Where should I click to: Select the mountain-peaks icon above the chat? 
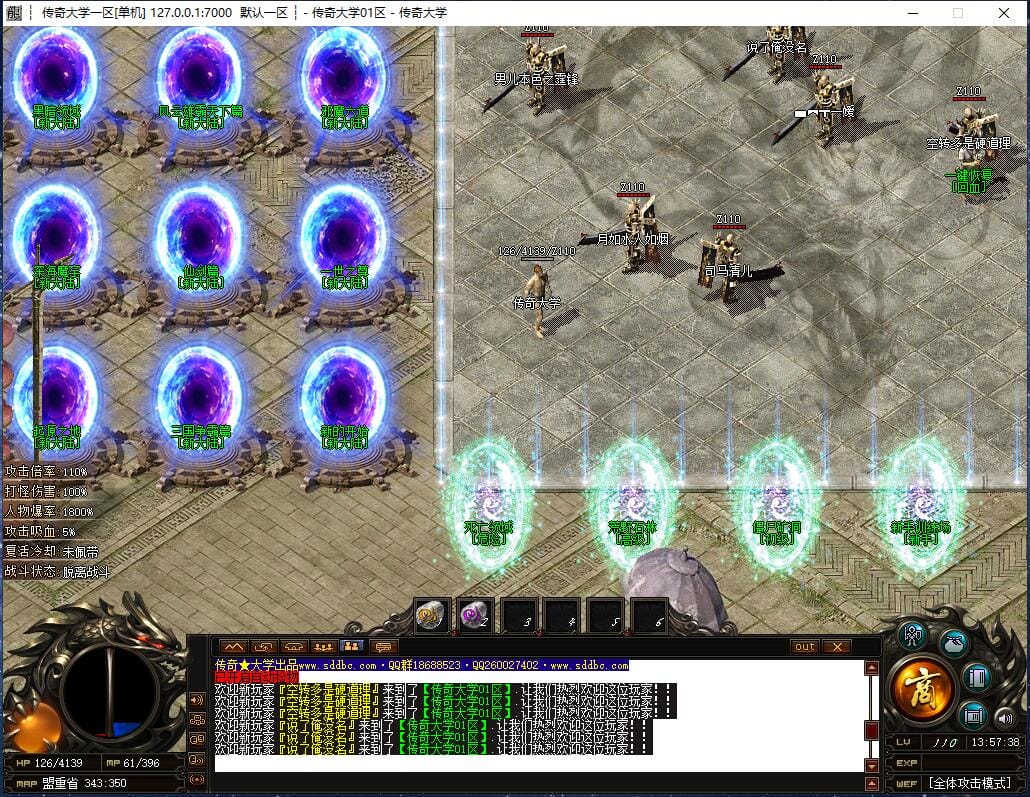(x=234, y=647)
